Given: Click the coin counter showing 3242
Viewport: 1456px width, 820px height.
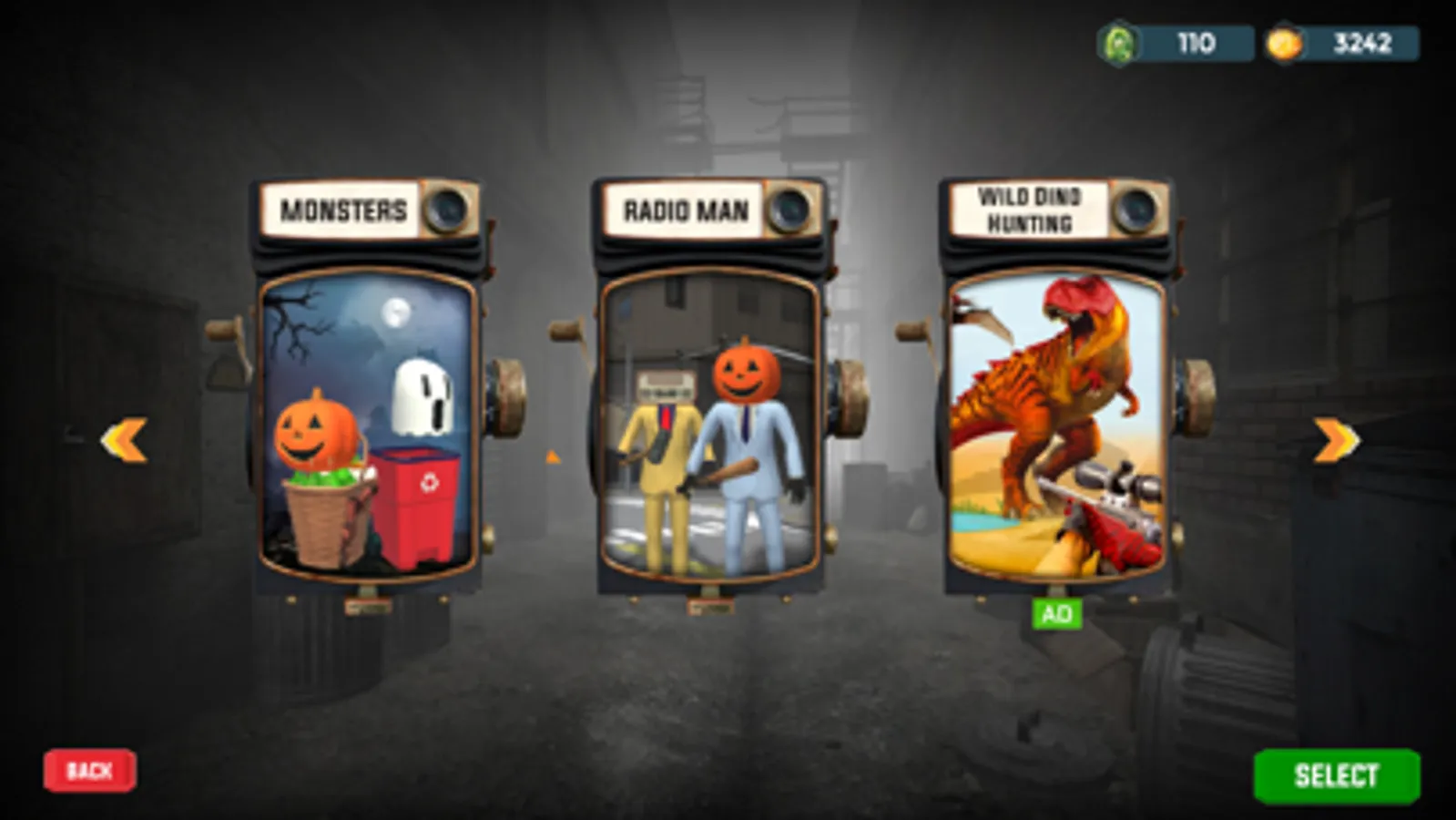Looking at the screenshot, I should coord(1357,41).
